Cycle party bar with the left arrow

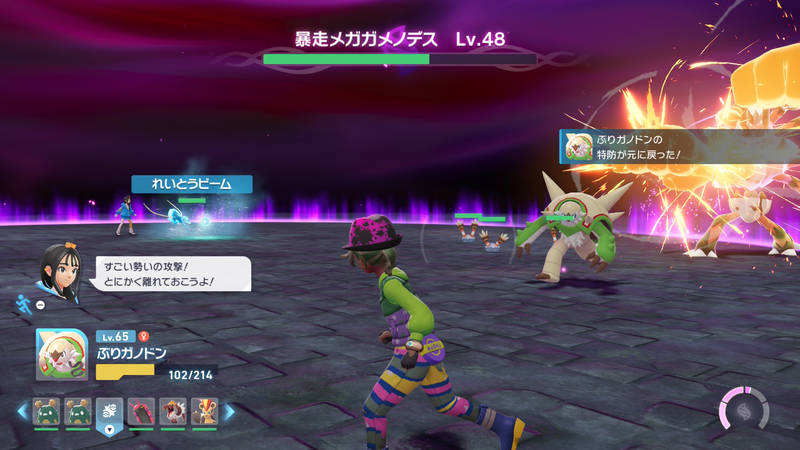click(x=21, y=411)
